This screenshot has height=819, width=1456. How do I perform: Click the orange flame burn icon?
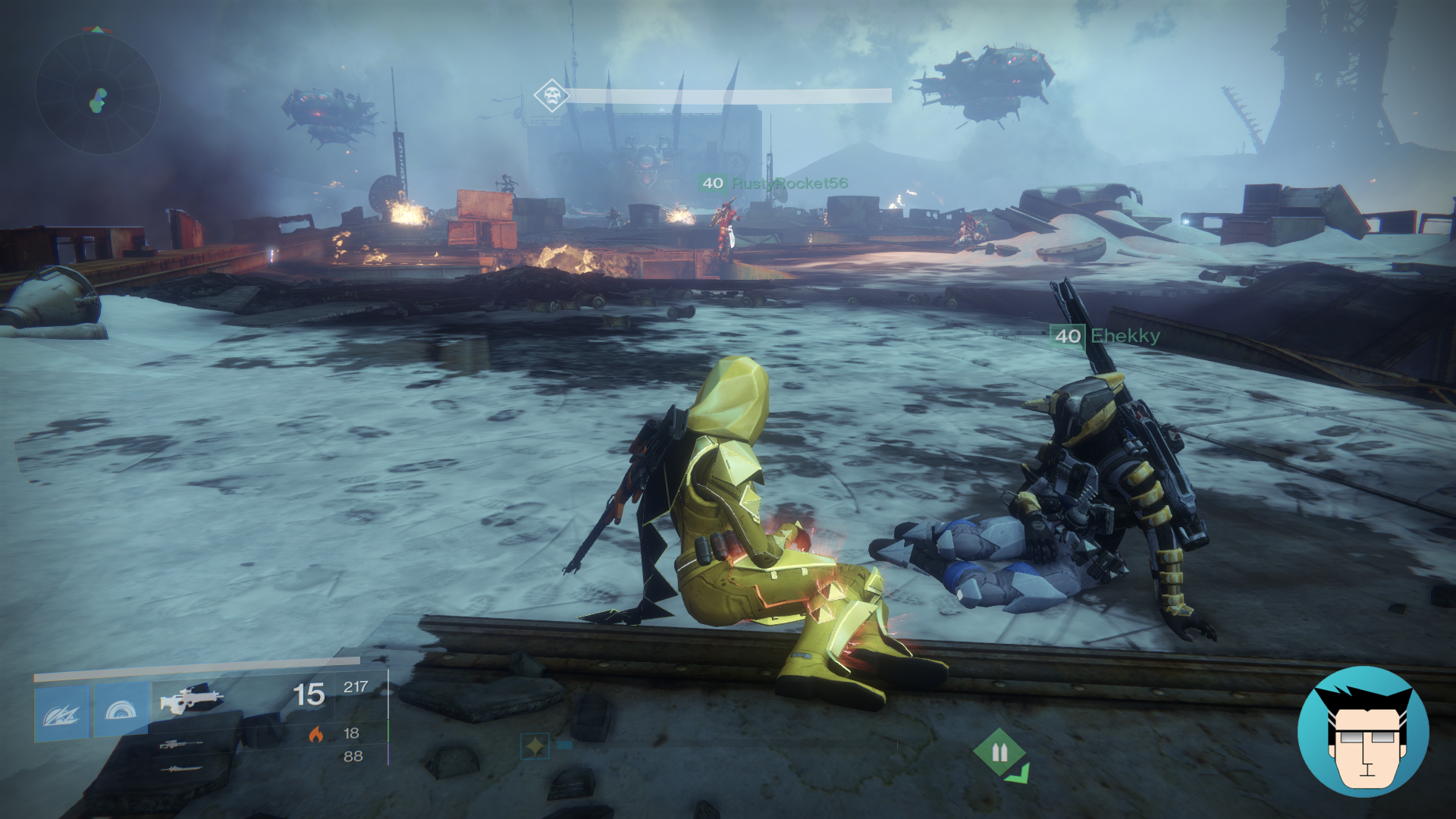click(x=315, y=736)
